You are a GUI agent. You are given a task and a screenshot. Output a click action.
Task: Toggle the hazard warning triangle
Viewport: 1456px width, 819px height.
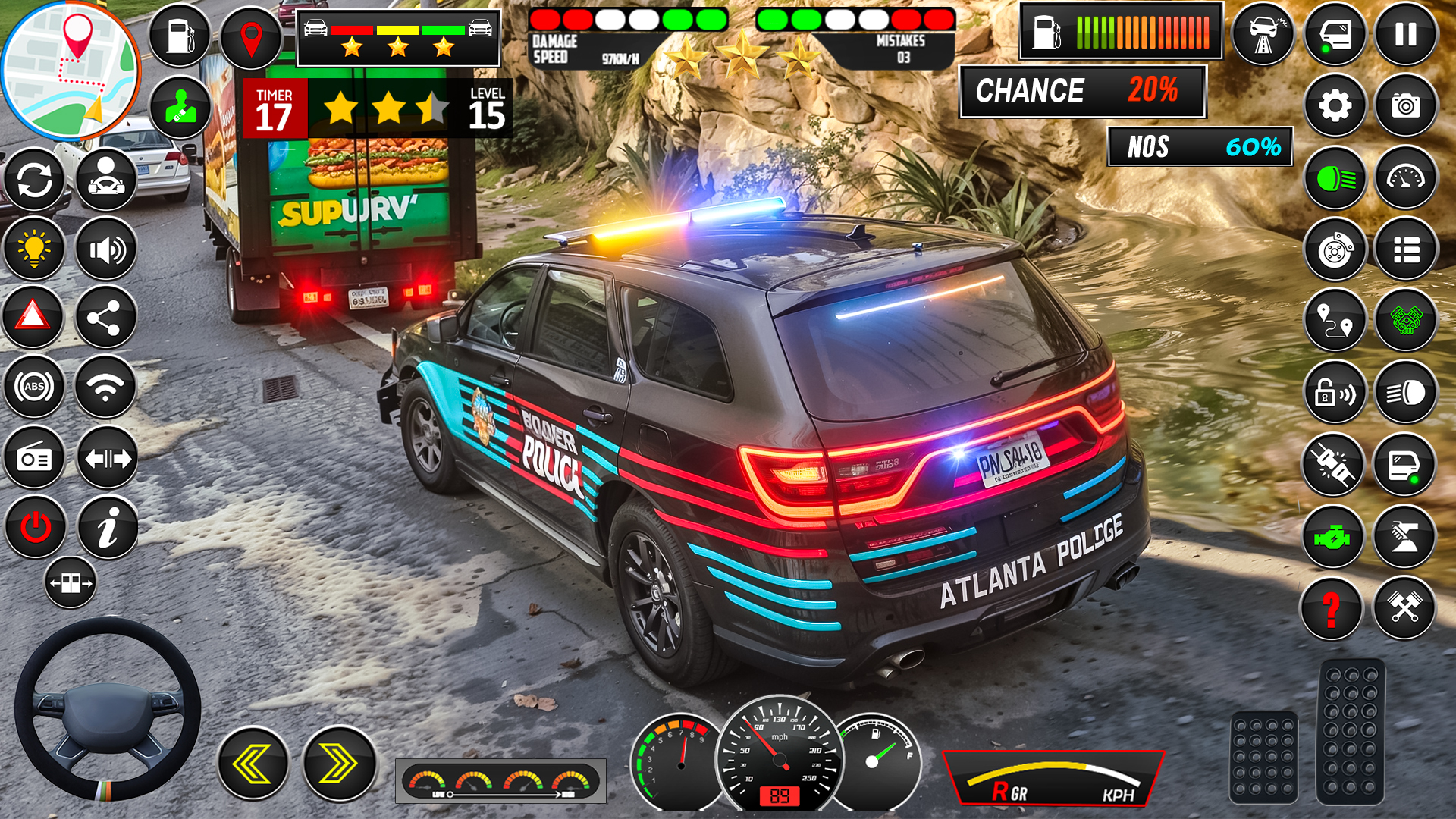pos(35,318)
